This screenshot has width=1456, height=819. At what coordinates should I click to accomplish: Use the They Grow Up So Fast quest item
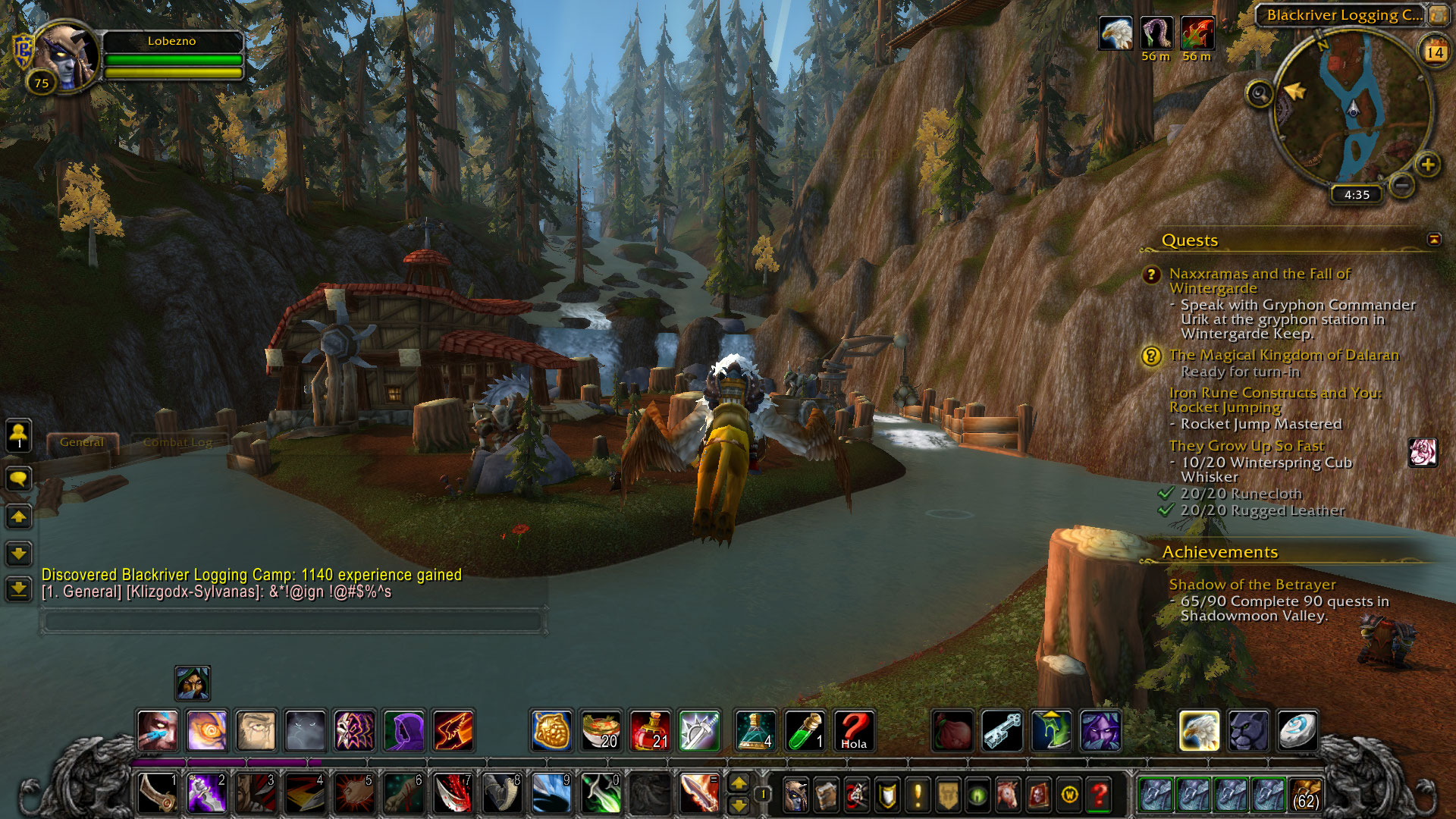click(x=1423, y=453)
